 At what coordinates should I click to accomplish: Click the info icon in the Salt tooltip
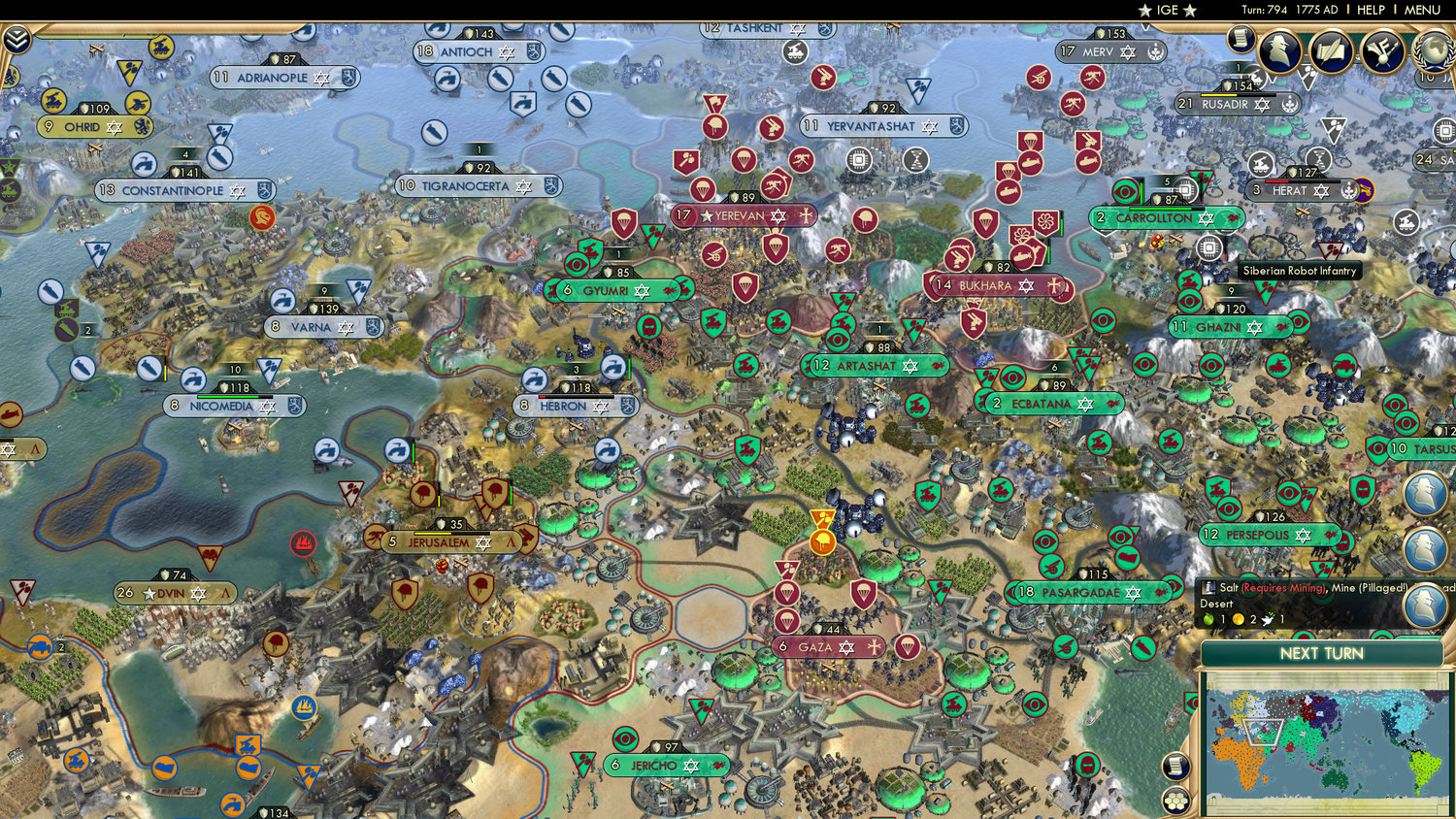1208,589
